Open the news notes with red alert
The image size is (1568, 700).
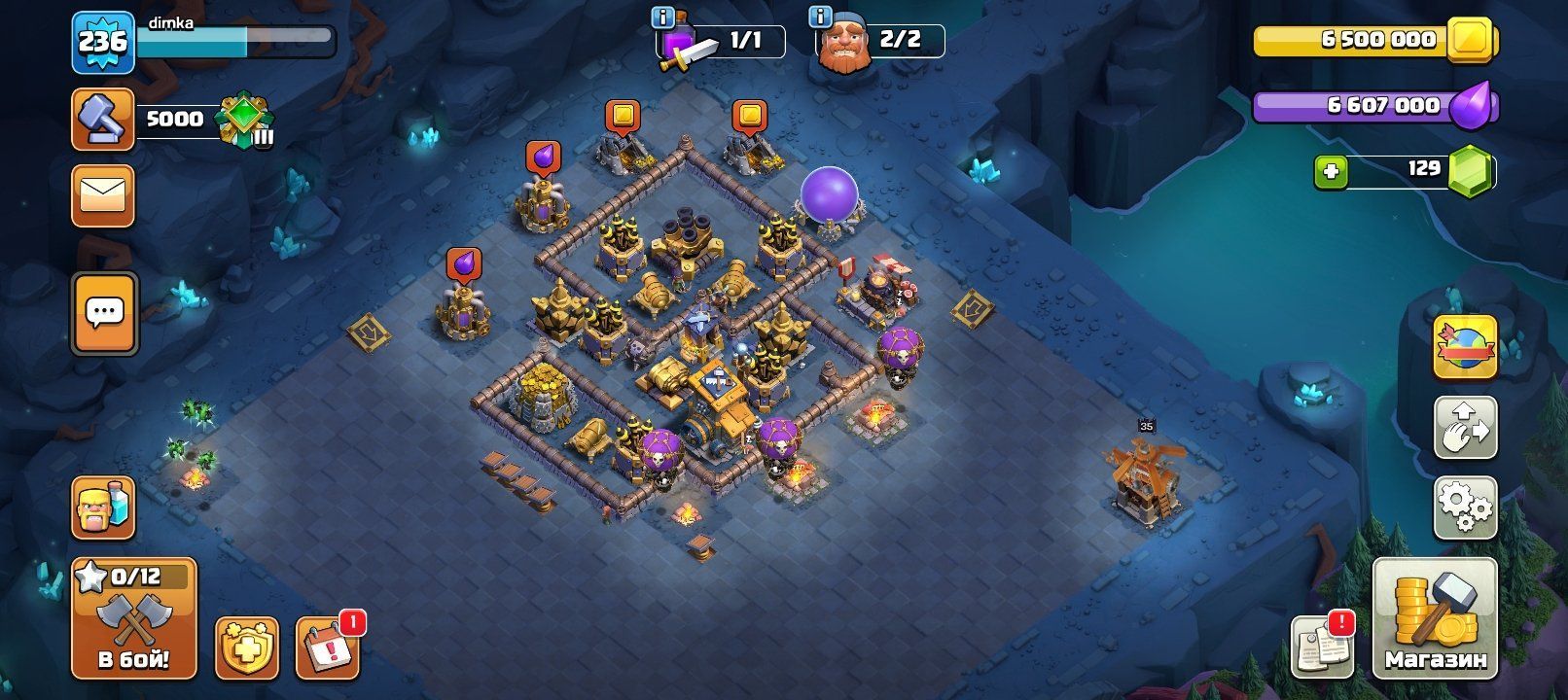pos(1322,646)
